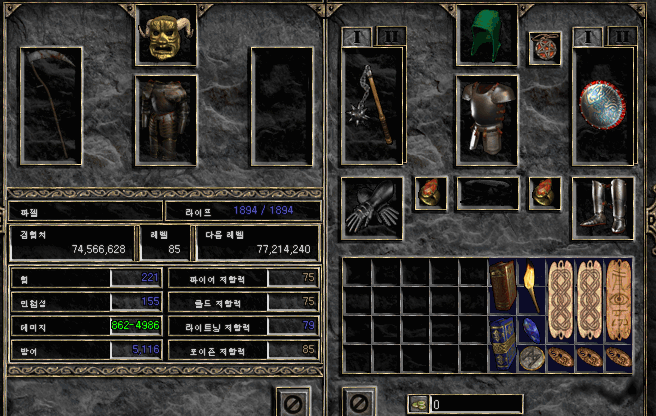Close the mercenary panel with its circle-slash button
This screenshot has width=656, height=416.
(x=290, y=402)
